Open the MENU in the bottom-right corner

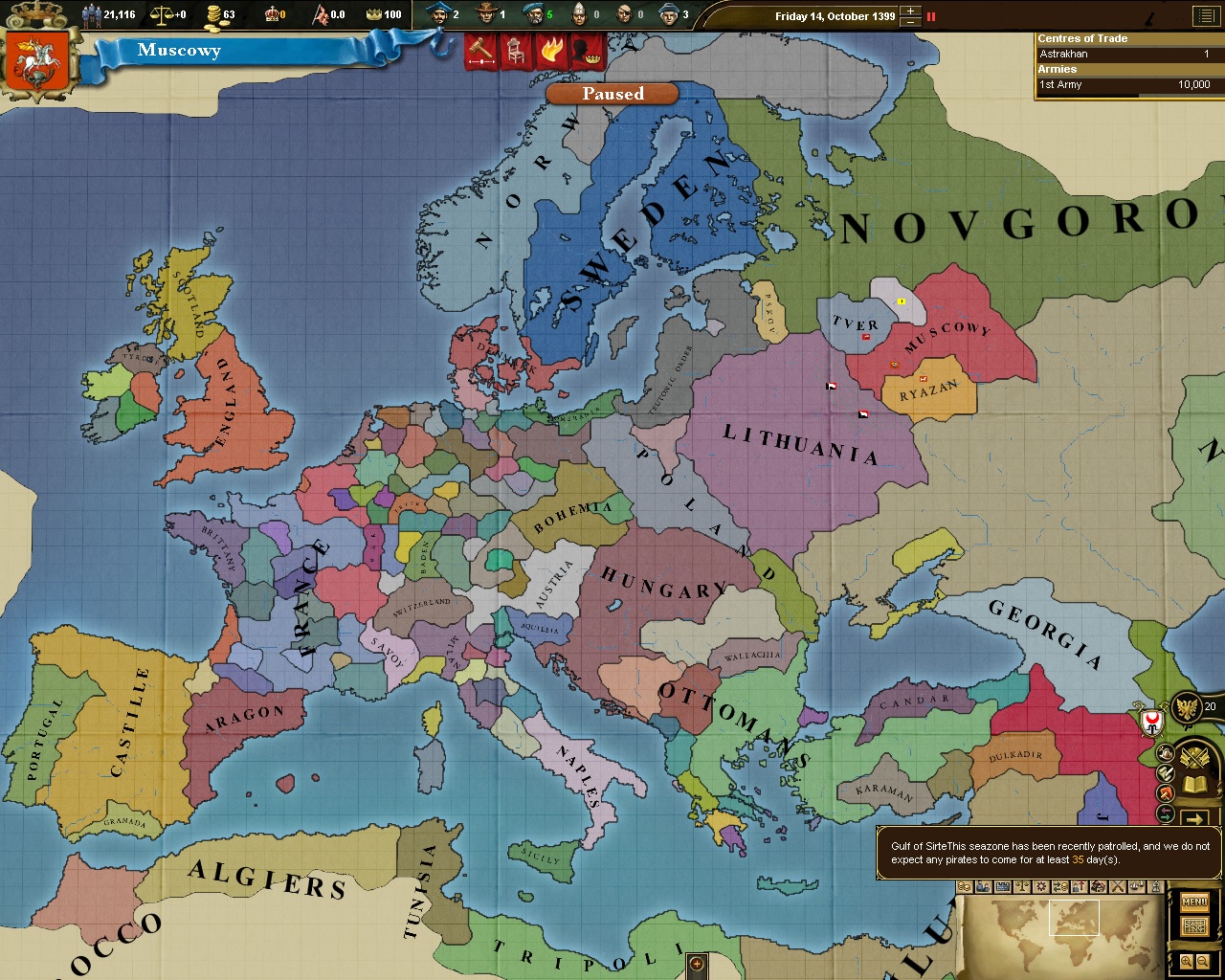click(x=1193, y=902)
